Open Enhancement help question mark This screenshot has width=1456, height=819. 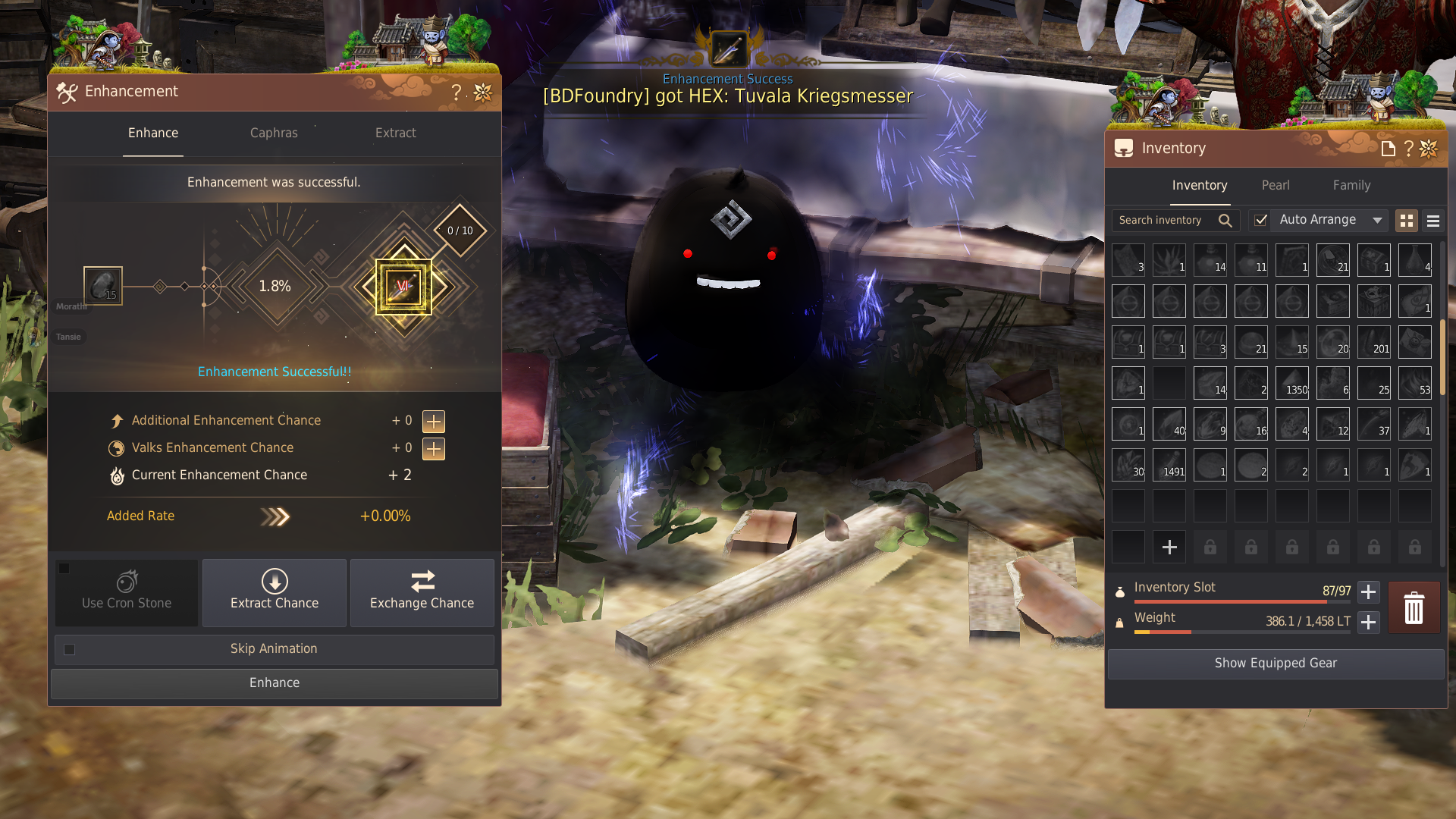click(x=456, y=93)
